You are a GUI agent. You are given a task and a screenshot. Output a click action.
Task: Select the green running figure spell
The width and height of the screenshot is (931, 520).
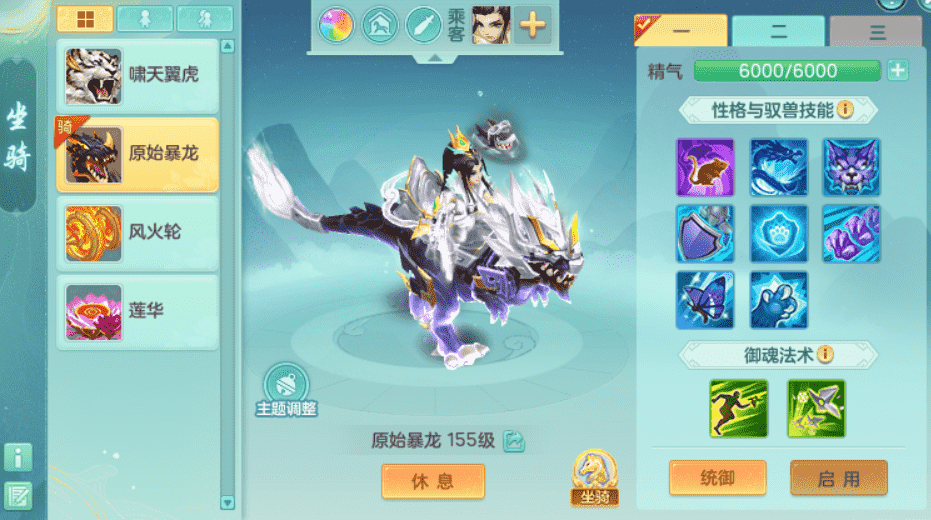(739, 408)
